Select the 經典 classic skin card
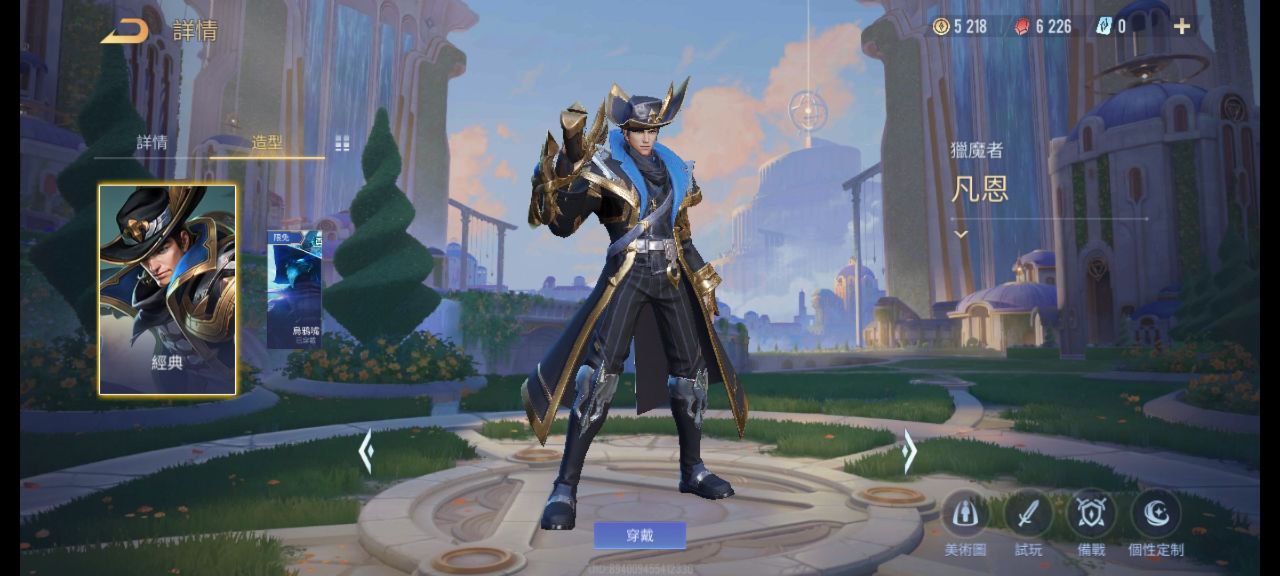The image size is (1280, 576). (x=167, y=289)
